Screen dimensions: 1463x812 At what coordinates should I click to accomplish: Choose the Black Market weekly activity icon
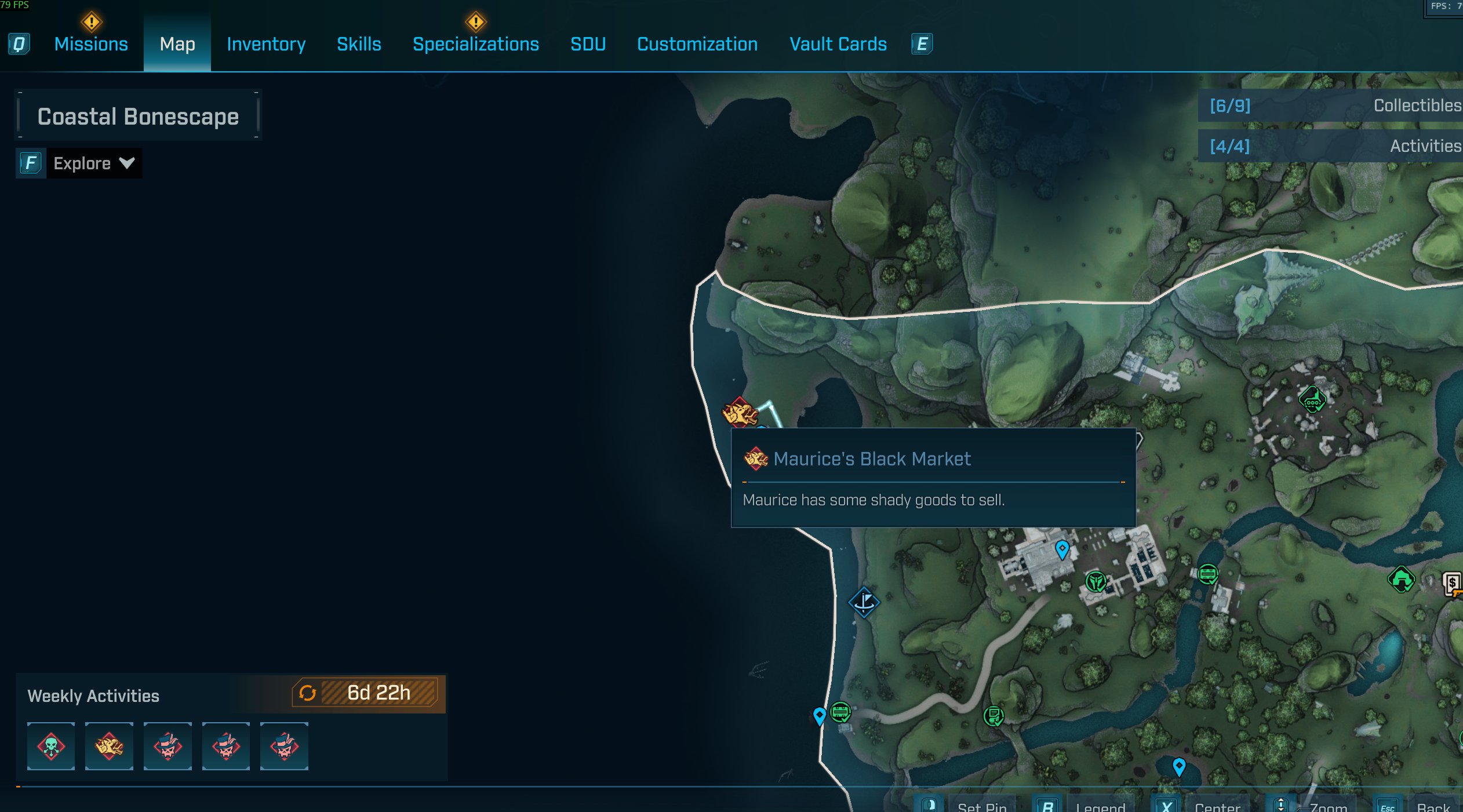(x=109, y=746)
